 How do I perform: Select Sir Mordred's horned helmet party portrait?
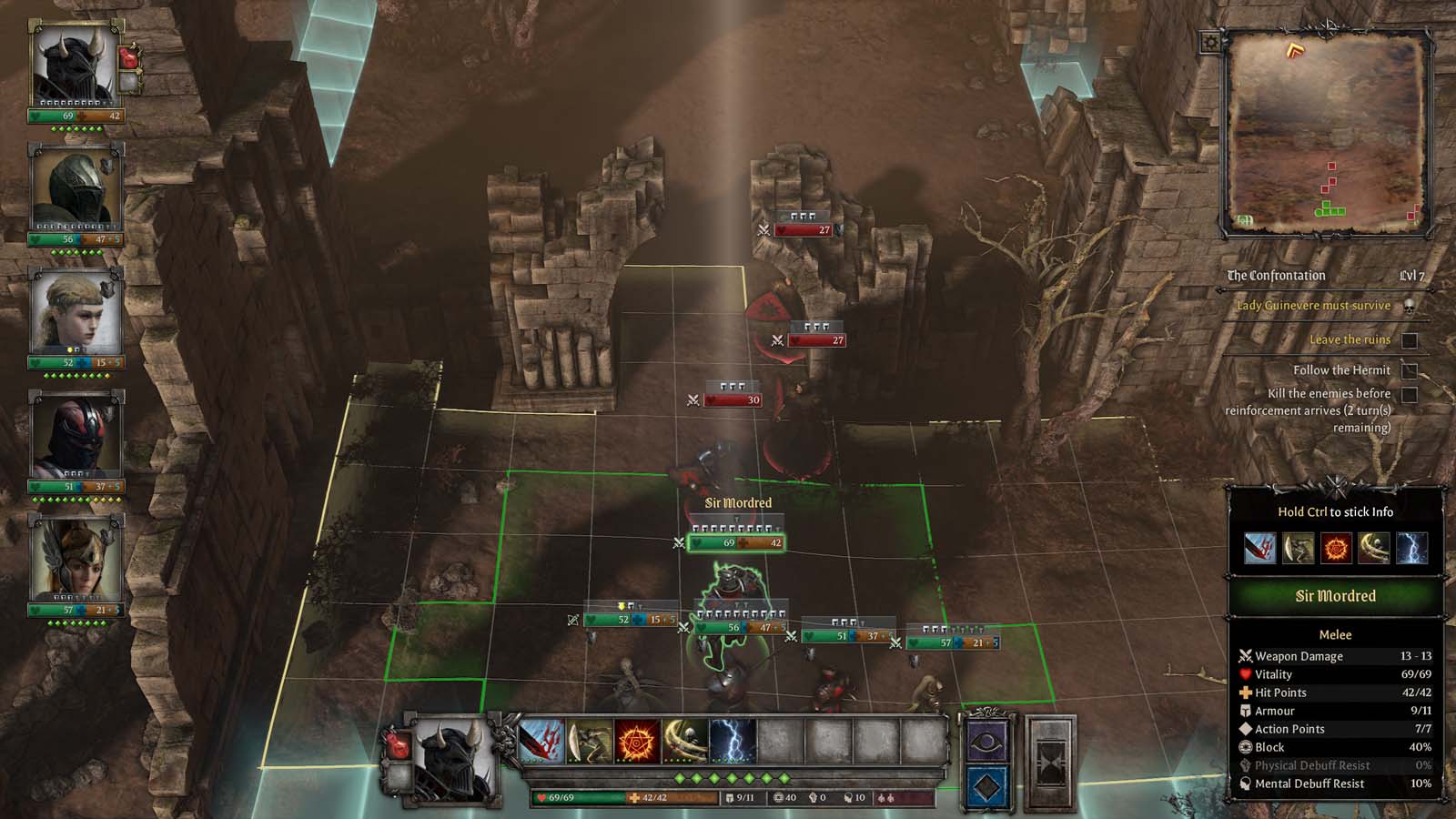[75, 66]
